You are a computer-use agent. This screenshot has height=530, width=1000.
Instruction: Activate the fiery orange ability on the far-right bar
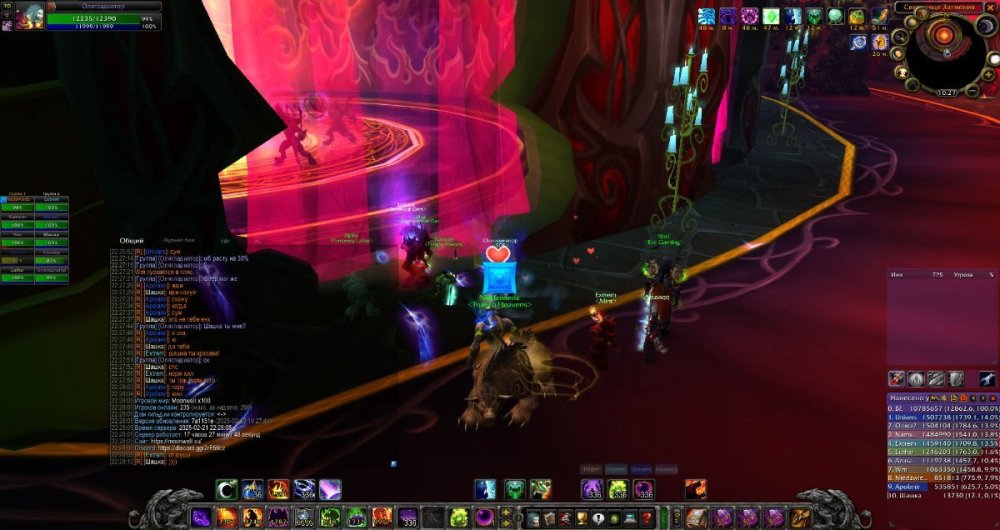(697, 489)
